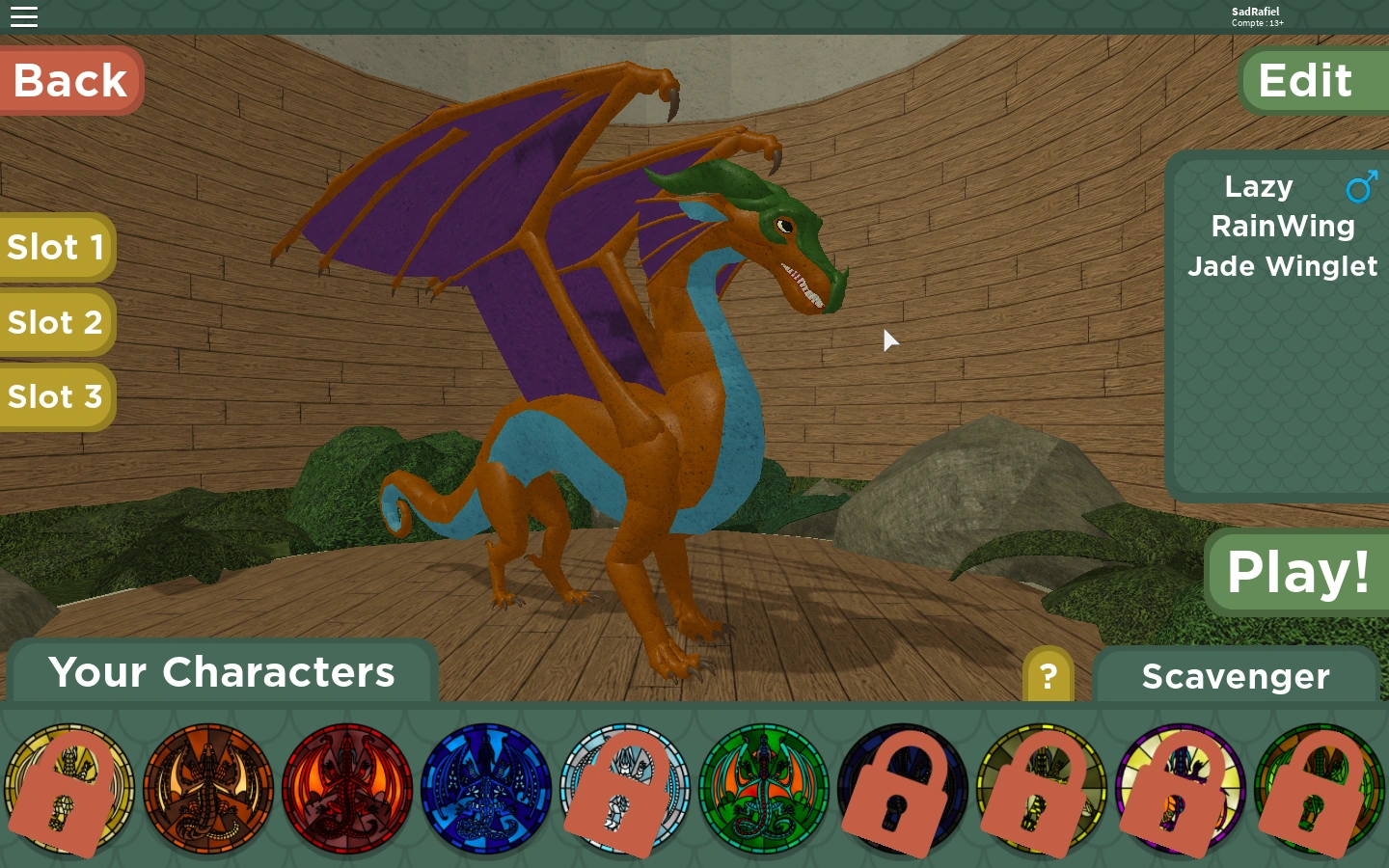Open the Your Characters tab
Viewport: 1389px width, 868px height.
pos(222,672)
